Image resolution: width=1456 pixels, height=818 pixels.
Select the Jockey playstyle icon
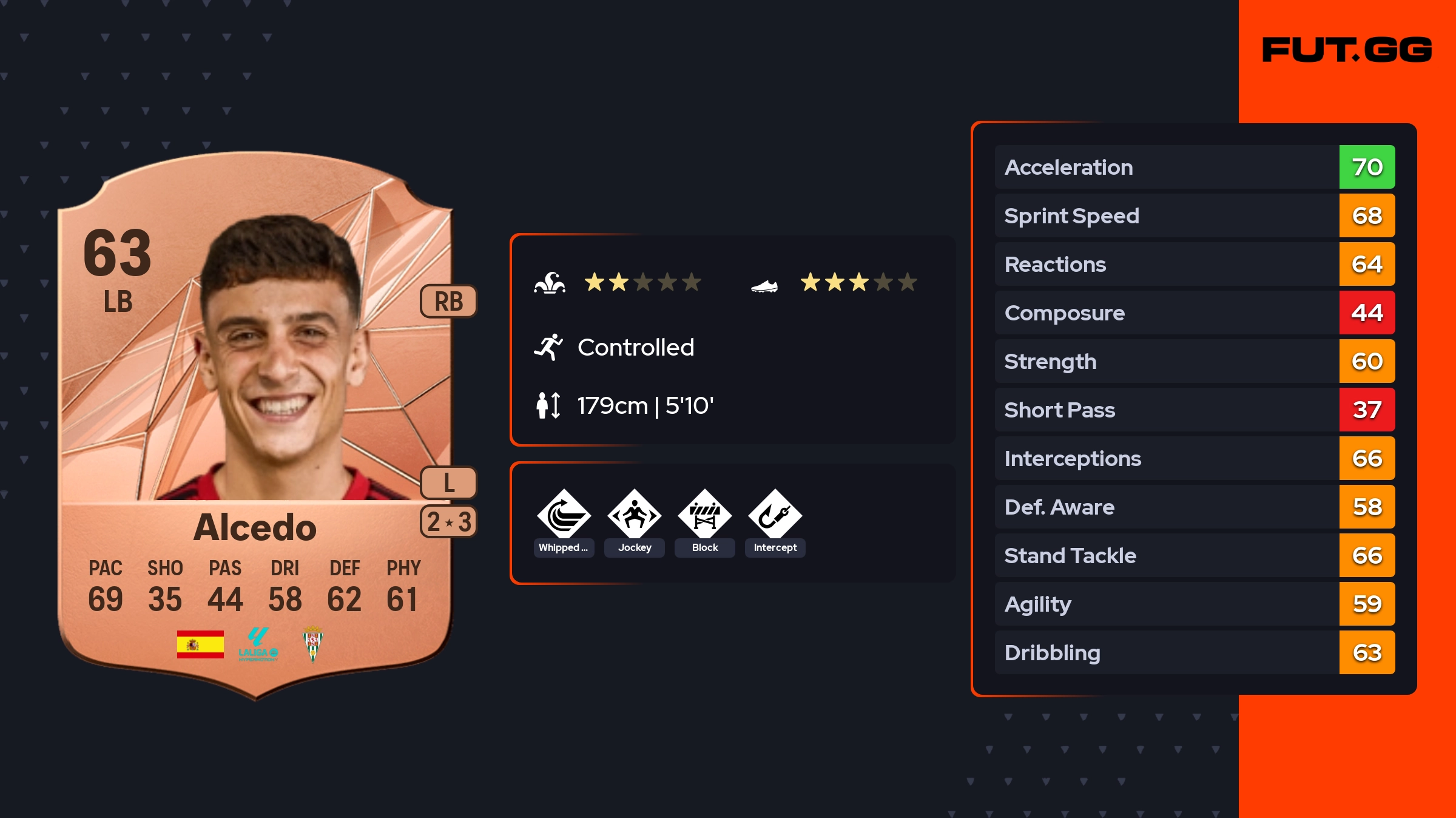click(x=635, y=515)
